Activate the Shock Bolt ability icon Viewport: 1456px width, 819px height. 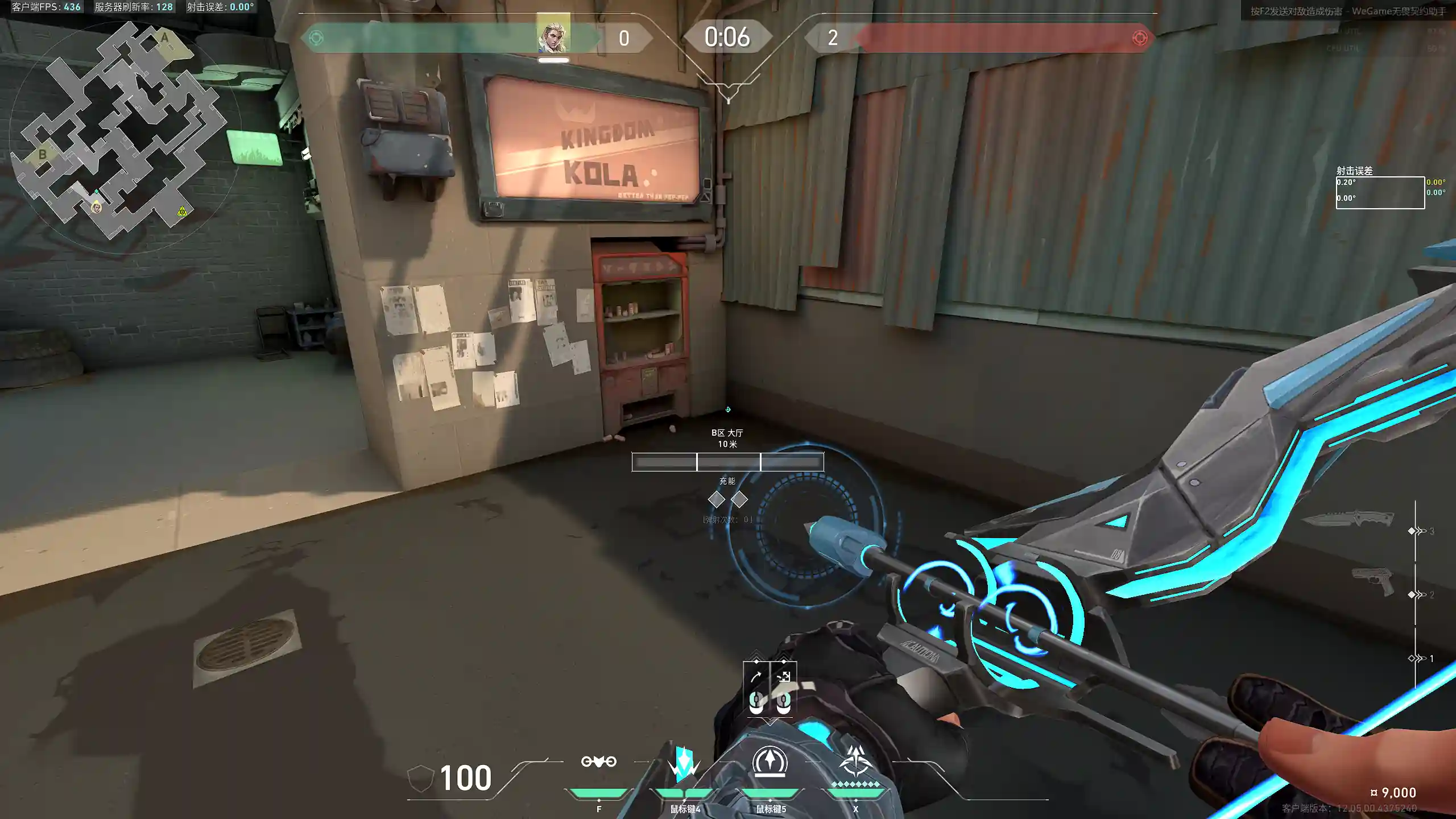pyautogui.click(x=684, y=763)
